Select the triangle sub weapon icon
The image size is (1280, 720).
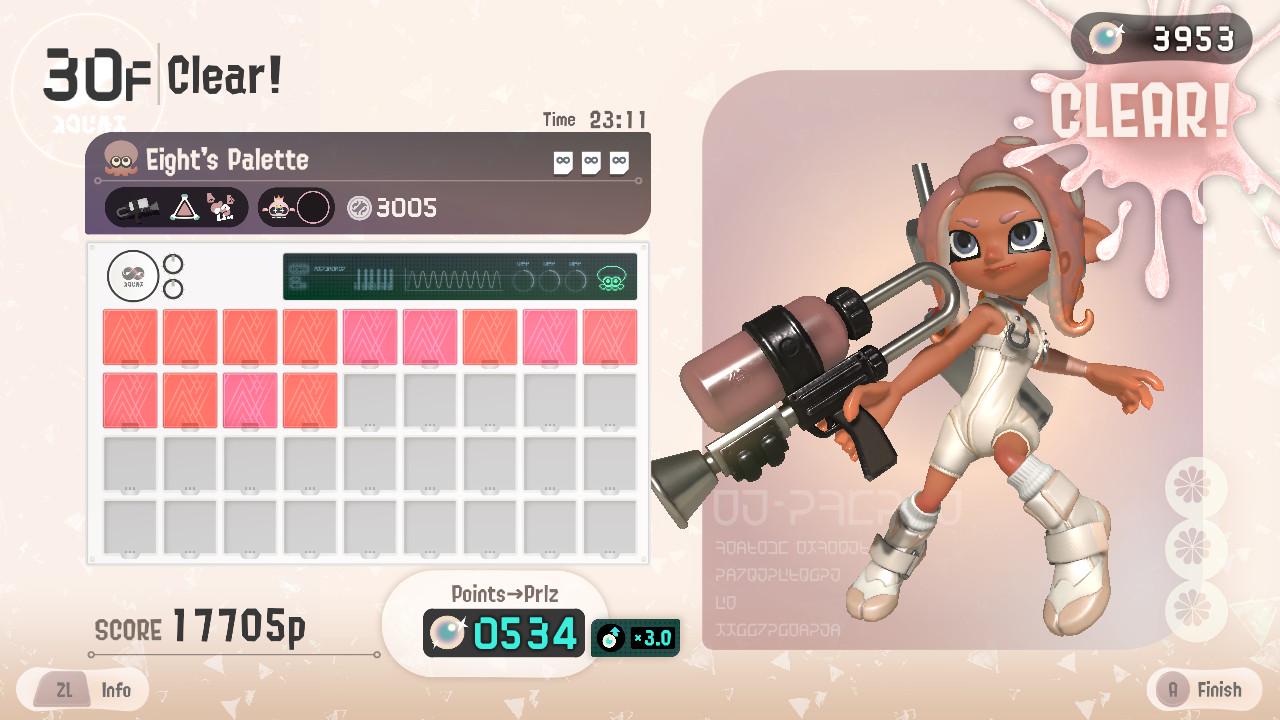(182, 208)
